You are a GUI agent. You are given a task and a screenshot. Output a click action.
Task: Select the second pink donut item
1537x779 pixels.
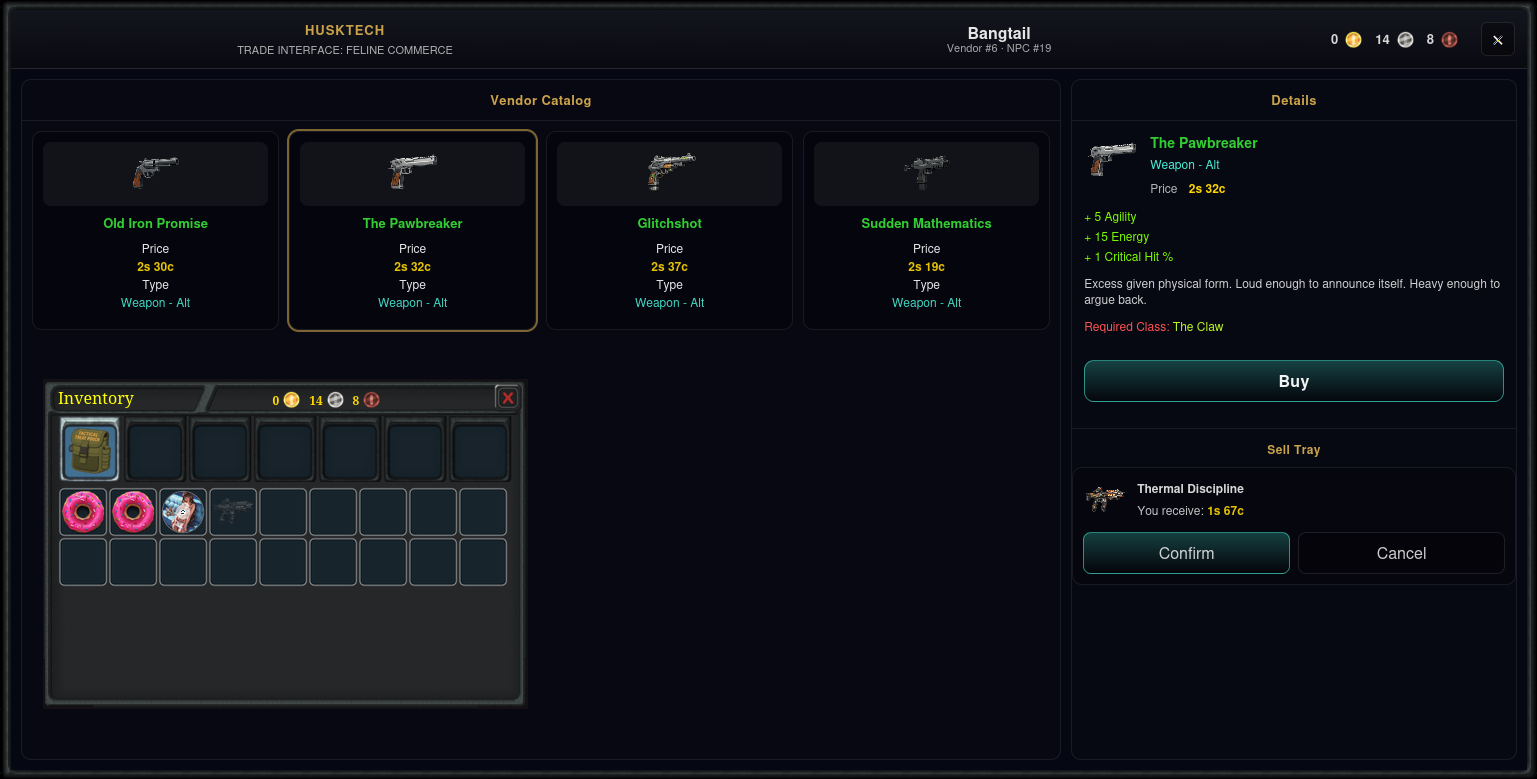(133, 511)
